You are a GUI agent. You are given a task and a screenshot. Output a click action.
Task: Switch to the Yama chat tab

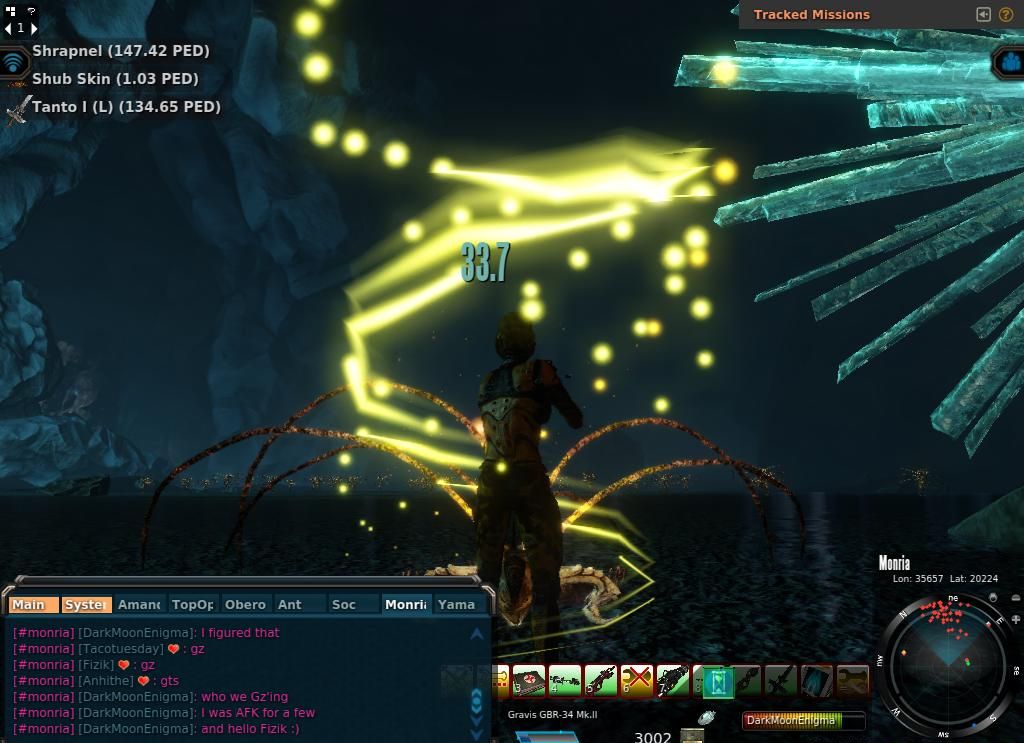[x=457, y=604]
